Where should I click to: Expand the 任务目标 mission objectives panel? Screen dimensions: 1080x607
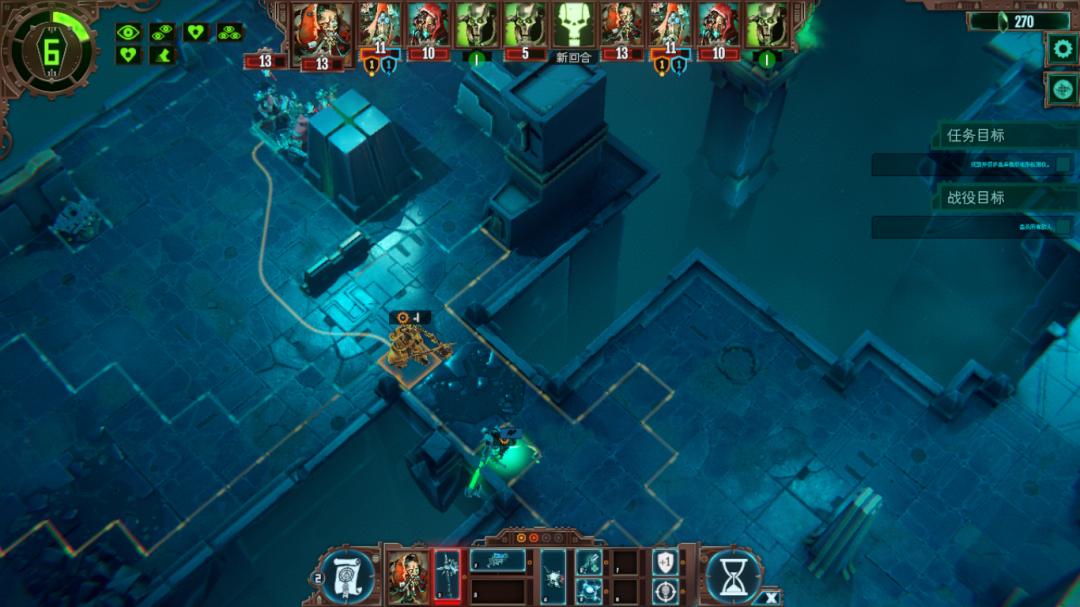pos(975,135)
